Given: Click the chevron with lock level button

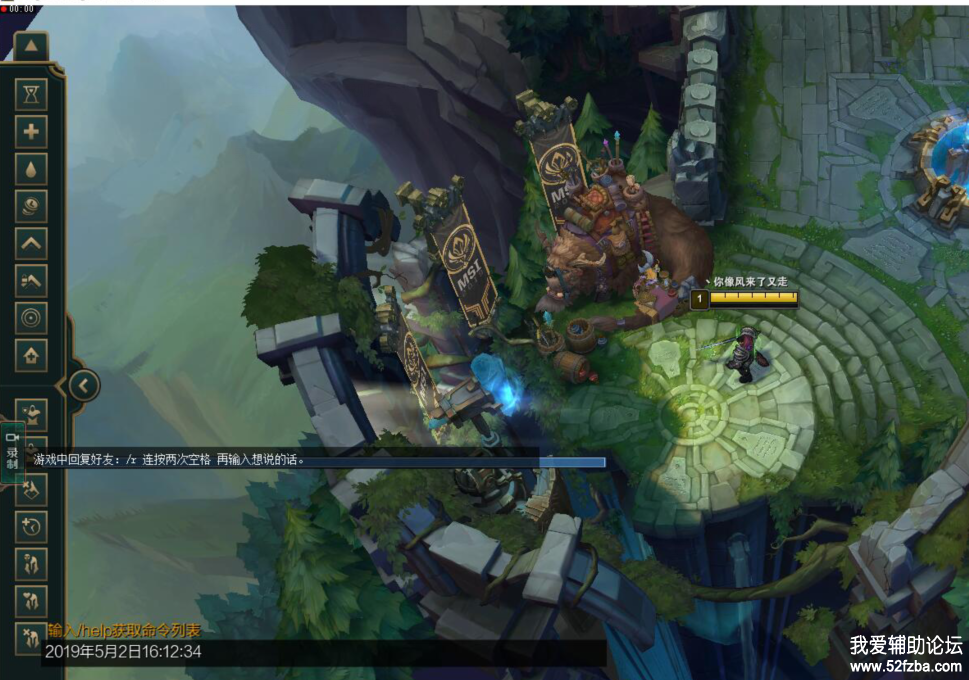Looking at the screenshot, I should [32, 280].
